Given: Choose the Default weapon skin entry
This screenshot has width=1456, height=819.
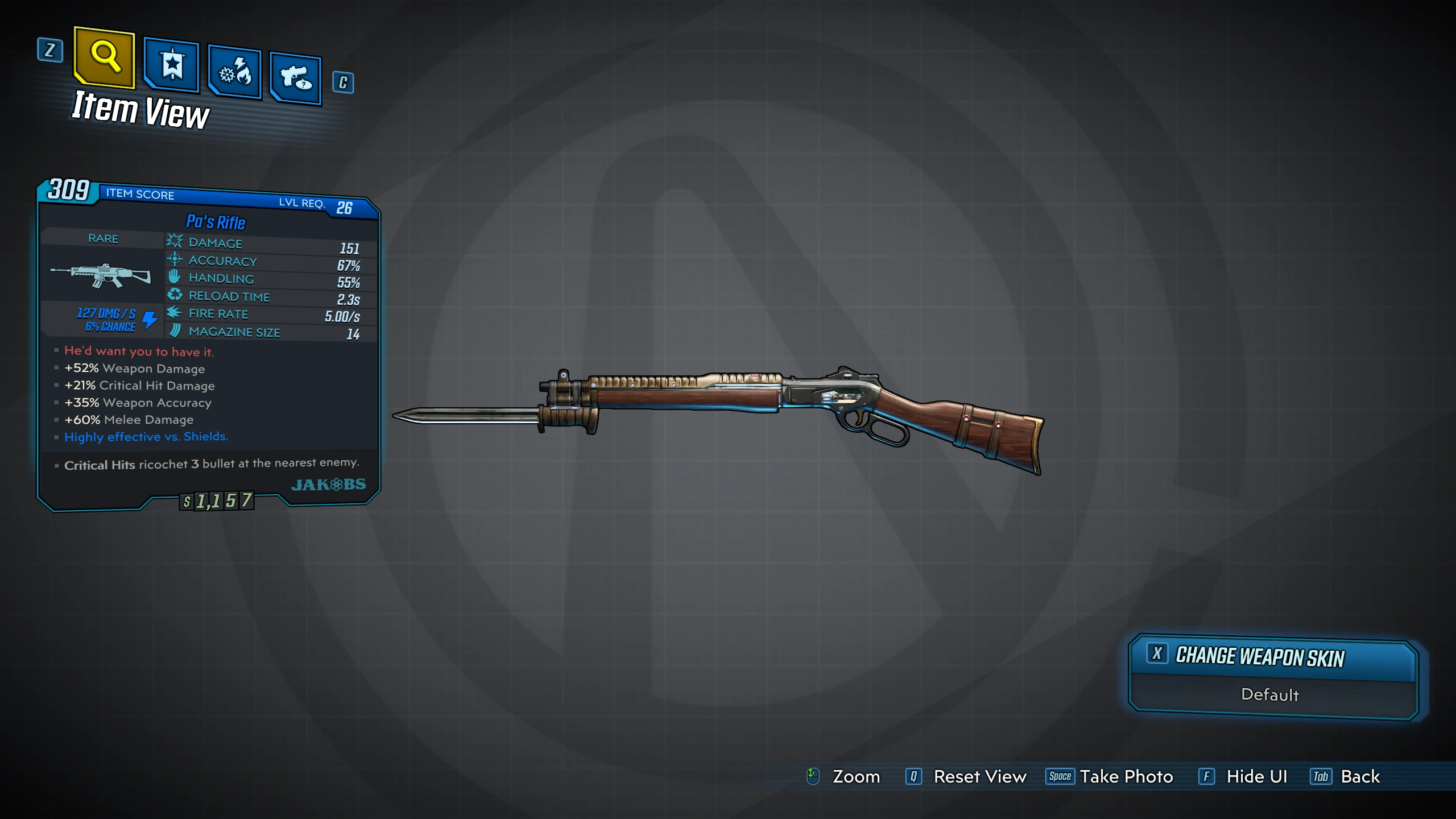Looking at the screenshot, I should pos(1270,695).
